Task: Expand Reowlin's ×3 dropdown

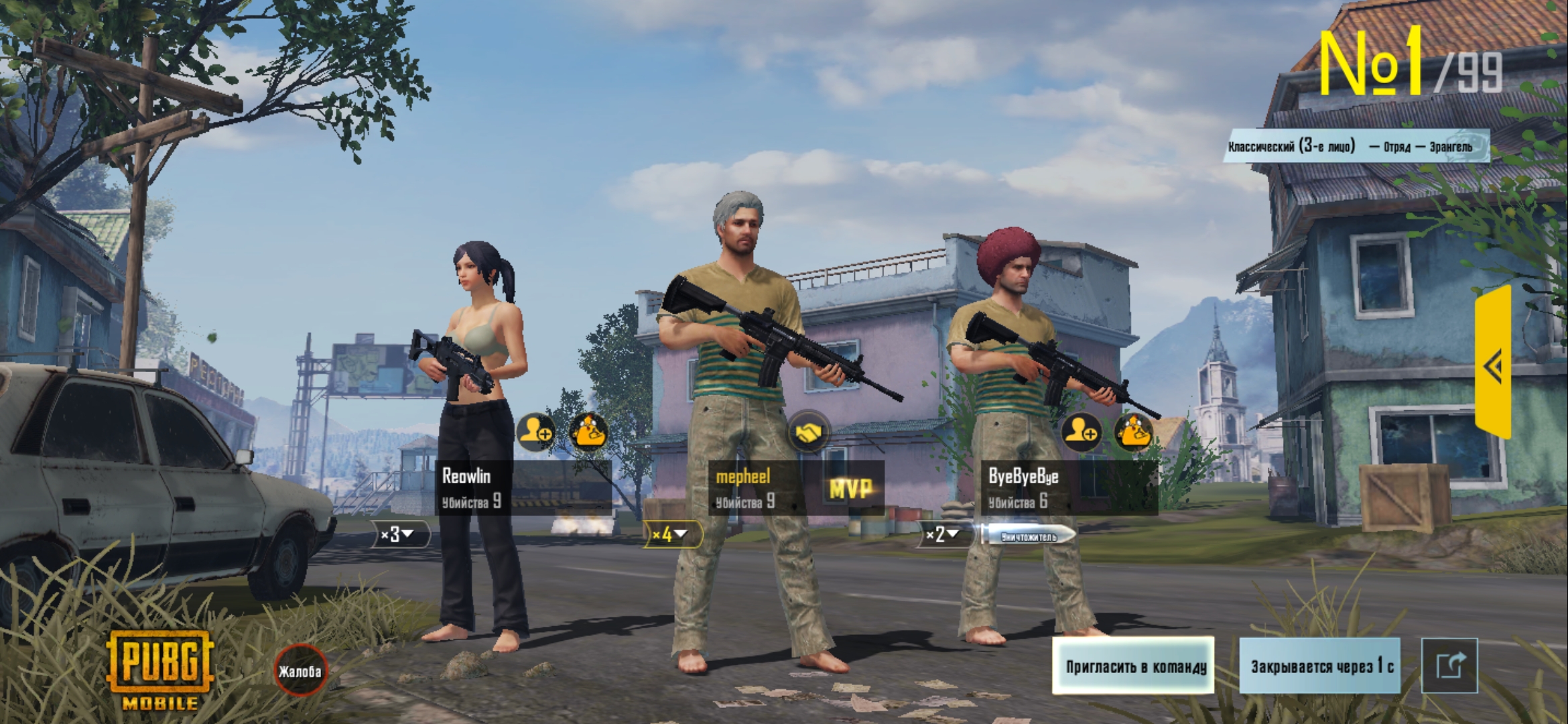Action: (400, 534)
